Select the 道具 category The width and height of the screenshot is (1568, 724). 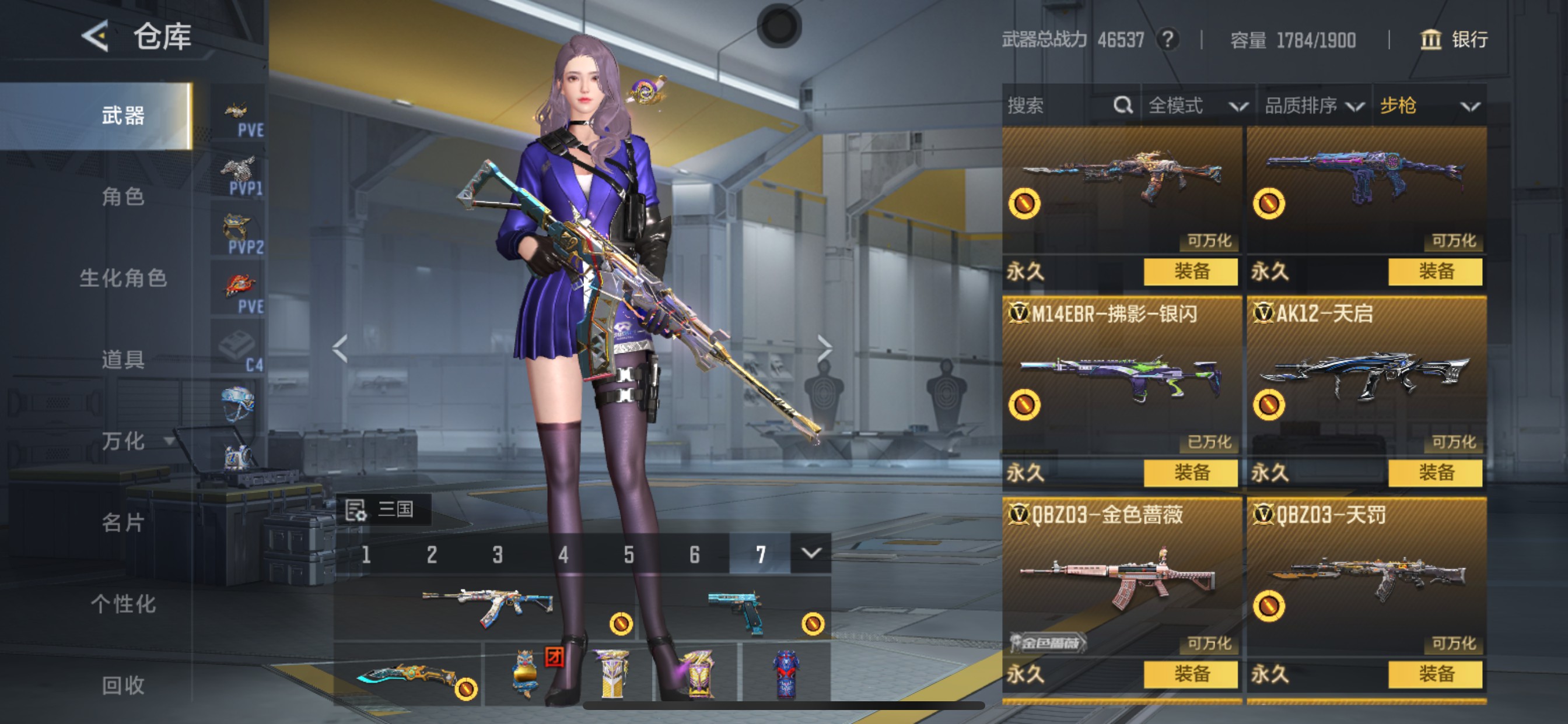pyautogui.click(x=123, y=360)
